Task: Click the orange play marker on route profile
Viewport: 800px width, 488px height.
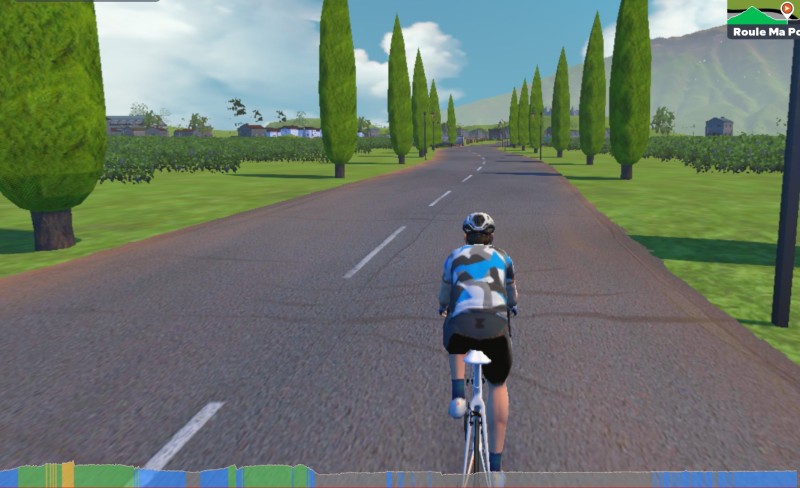Action: (x=787, y=8)
